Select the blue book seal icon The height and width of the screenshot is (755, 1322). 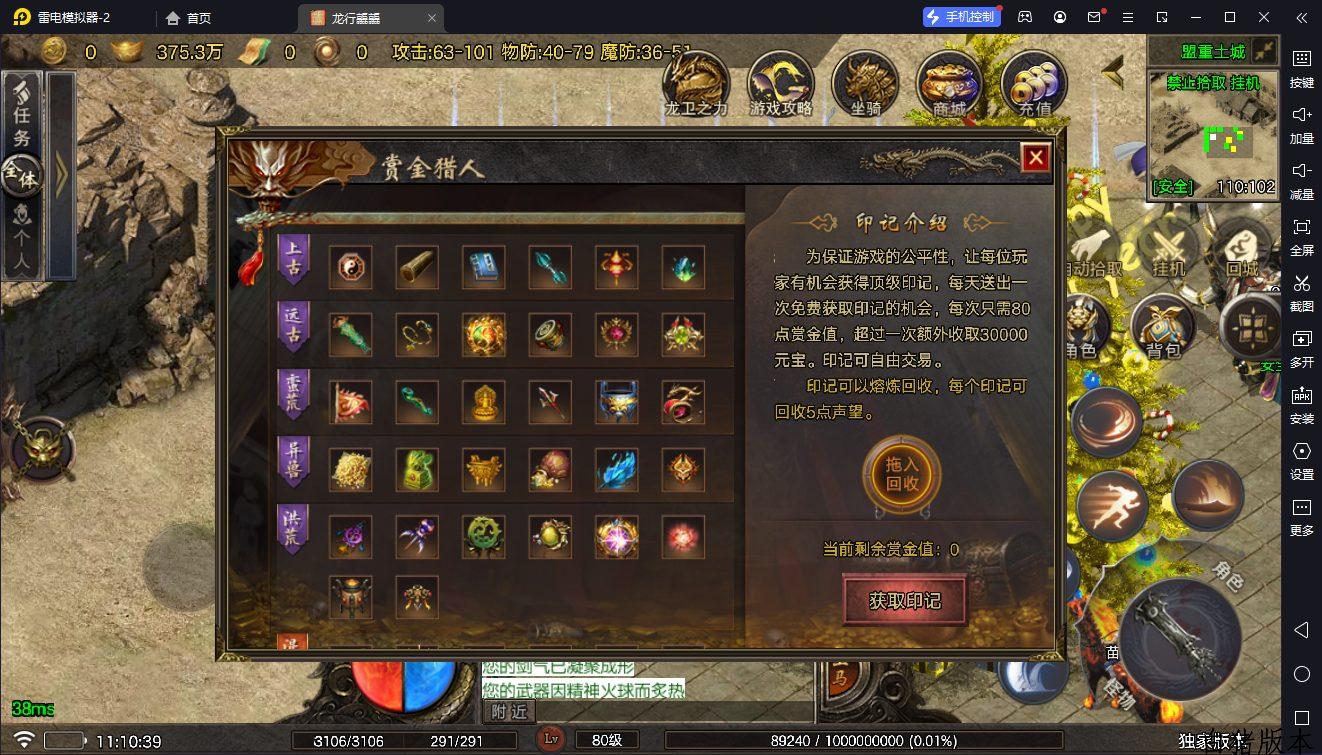pyautogui.click(x=484, y=267)
